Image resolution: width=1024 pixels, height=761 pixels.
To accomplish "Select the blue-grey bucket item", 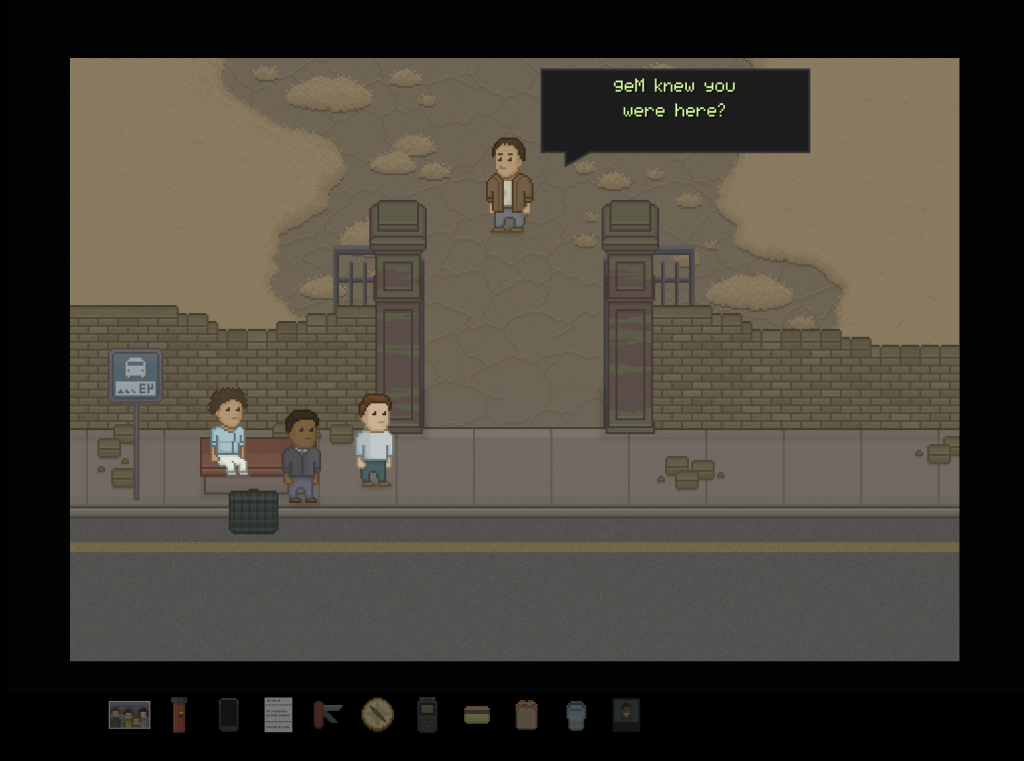I will click(576, 714).
